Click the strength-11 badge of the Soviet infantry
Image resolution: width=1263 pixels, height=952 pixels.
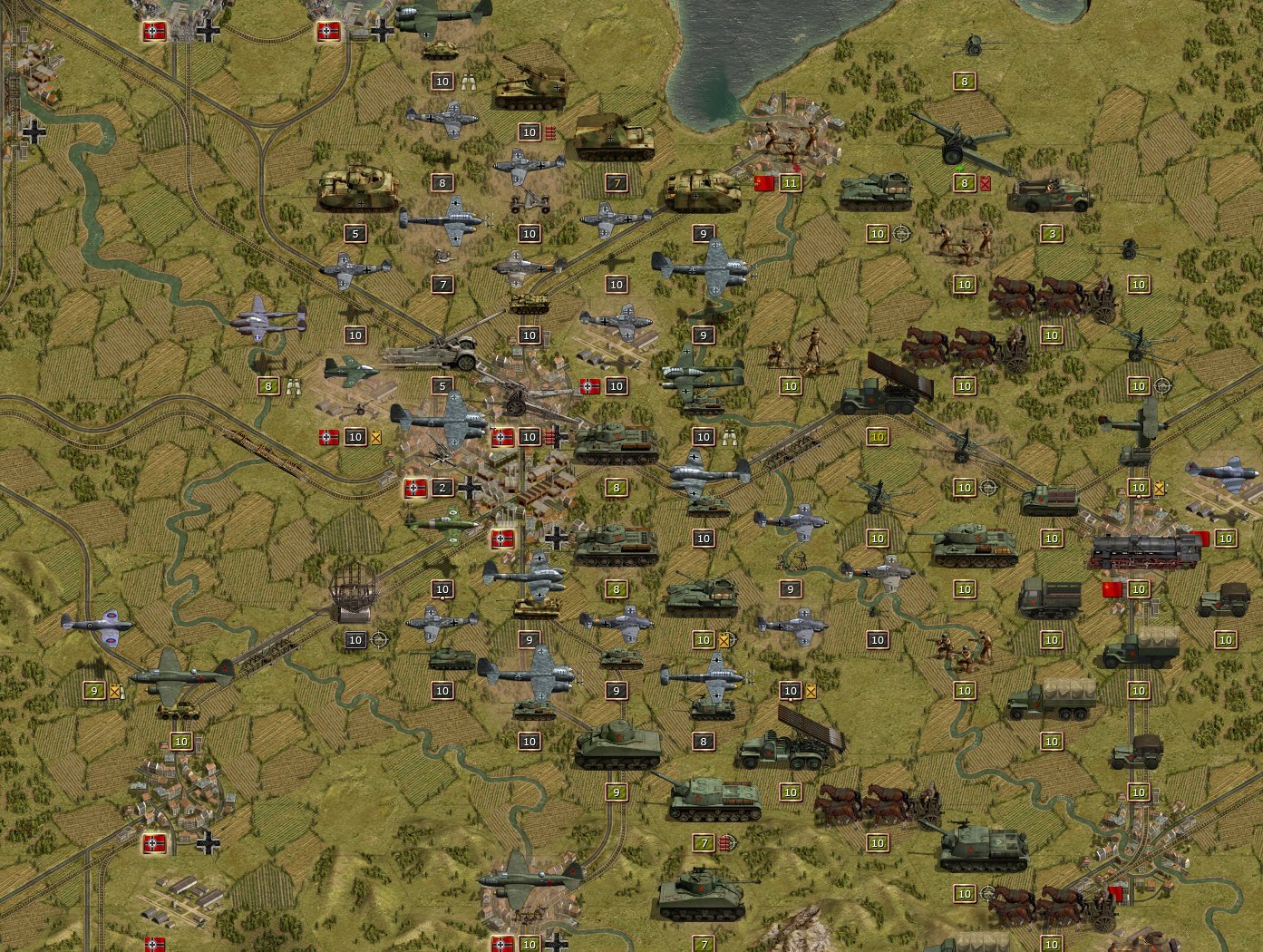point(790,181)
